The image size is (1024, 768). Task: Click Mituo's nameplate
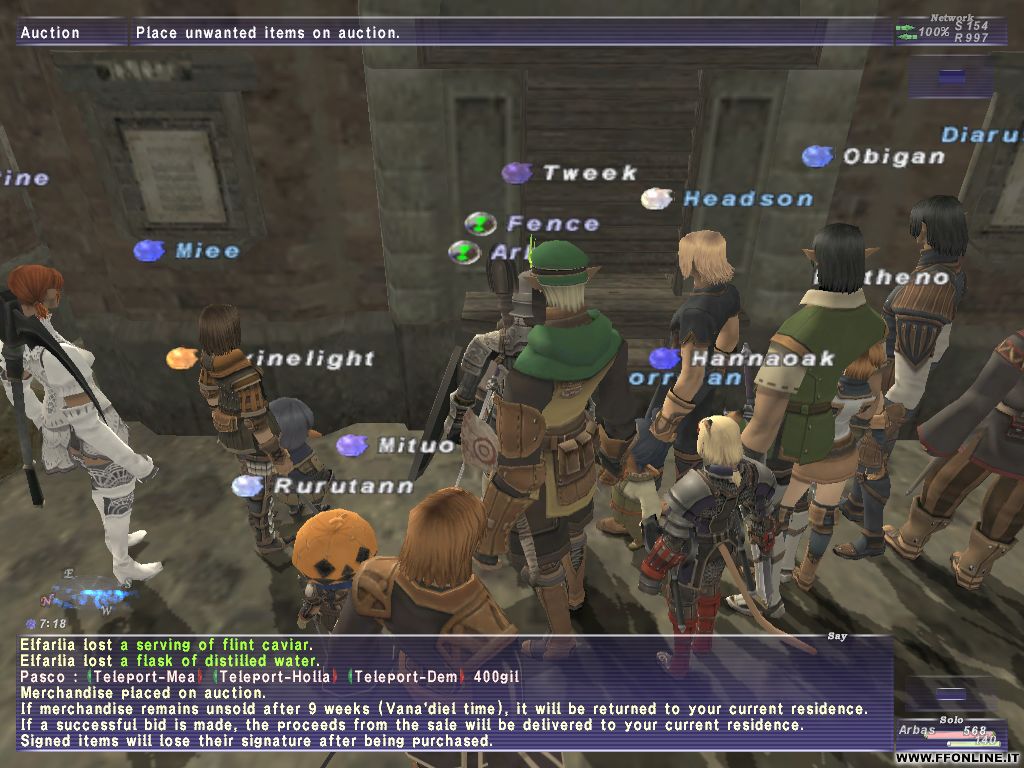pyautogui.click(x=416, y=445)
